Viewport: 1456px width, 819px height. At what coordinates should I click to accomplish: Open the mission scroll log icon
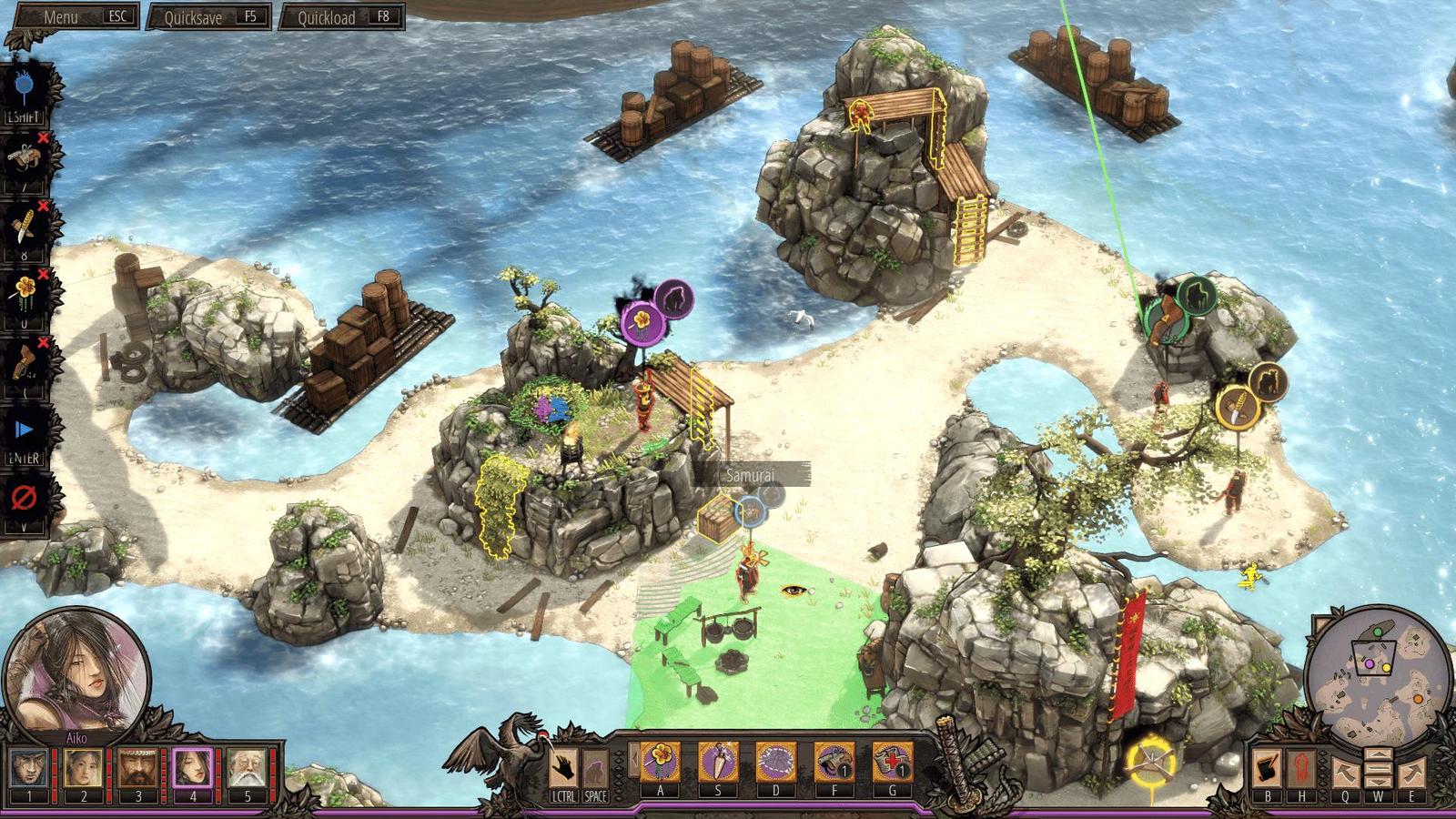(1266, 768)
